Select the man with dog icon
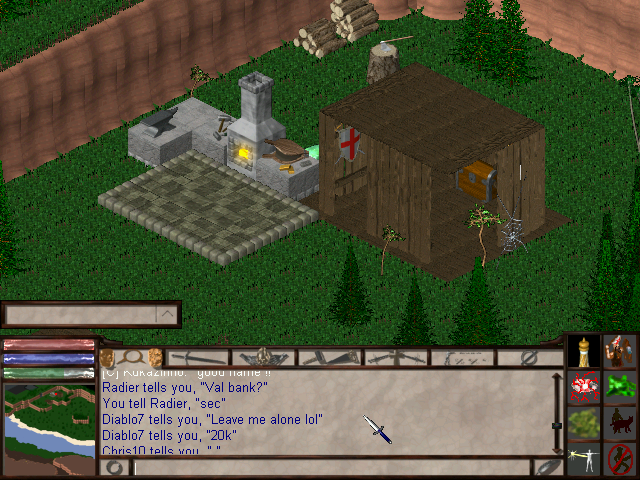This screenshot has height=480, width=640. click(x=621, y=423)
